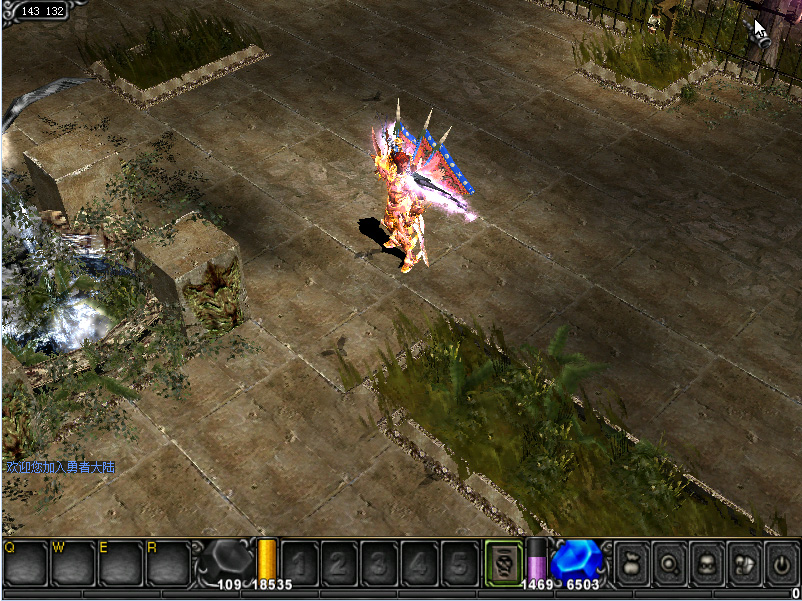
Task: Select the W skill slot
Action: pyautogui.click(x=72, y=563)
